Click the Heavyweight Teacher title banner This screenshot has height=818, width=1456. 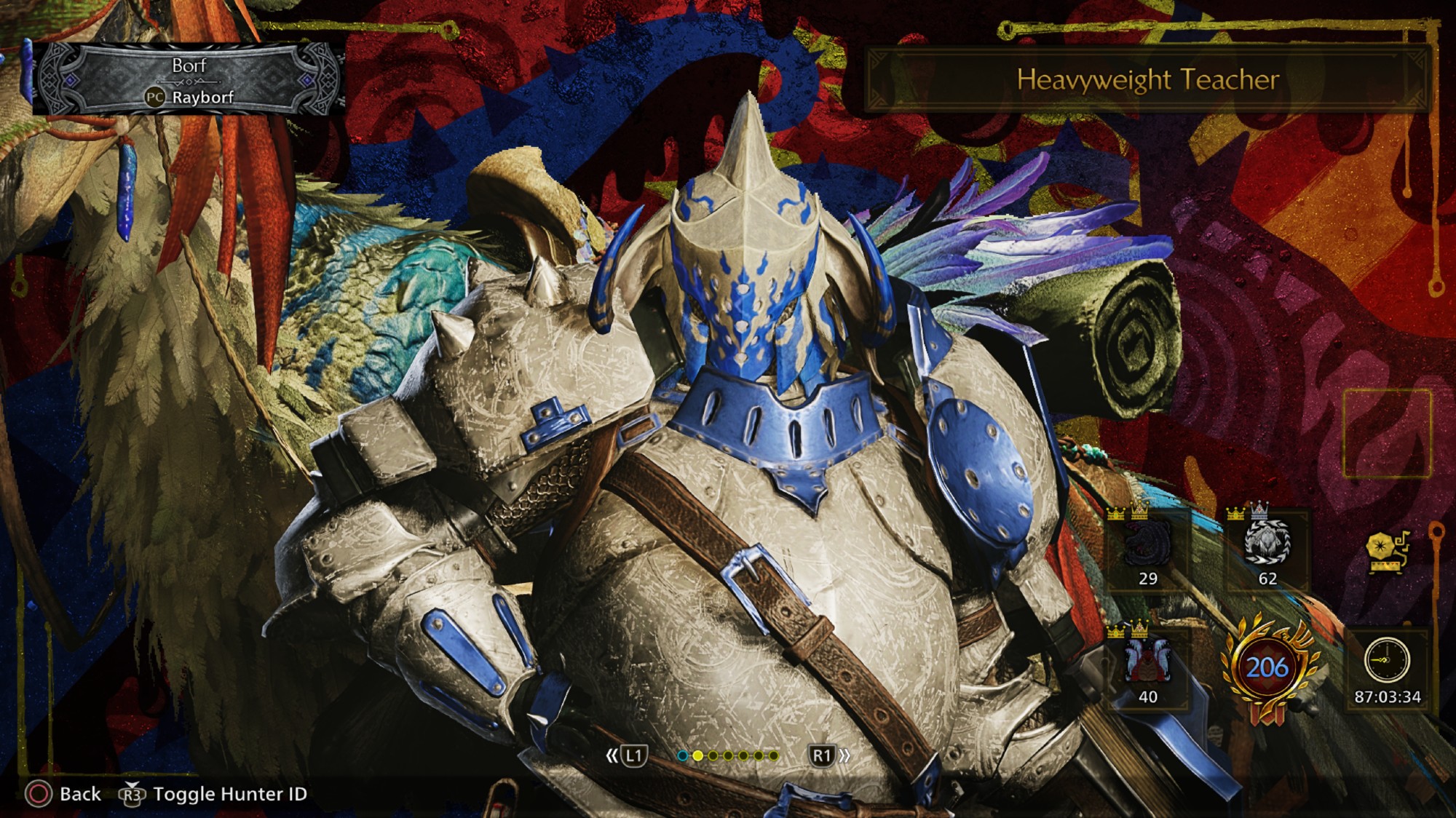1147,79
